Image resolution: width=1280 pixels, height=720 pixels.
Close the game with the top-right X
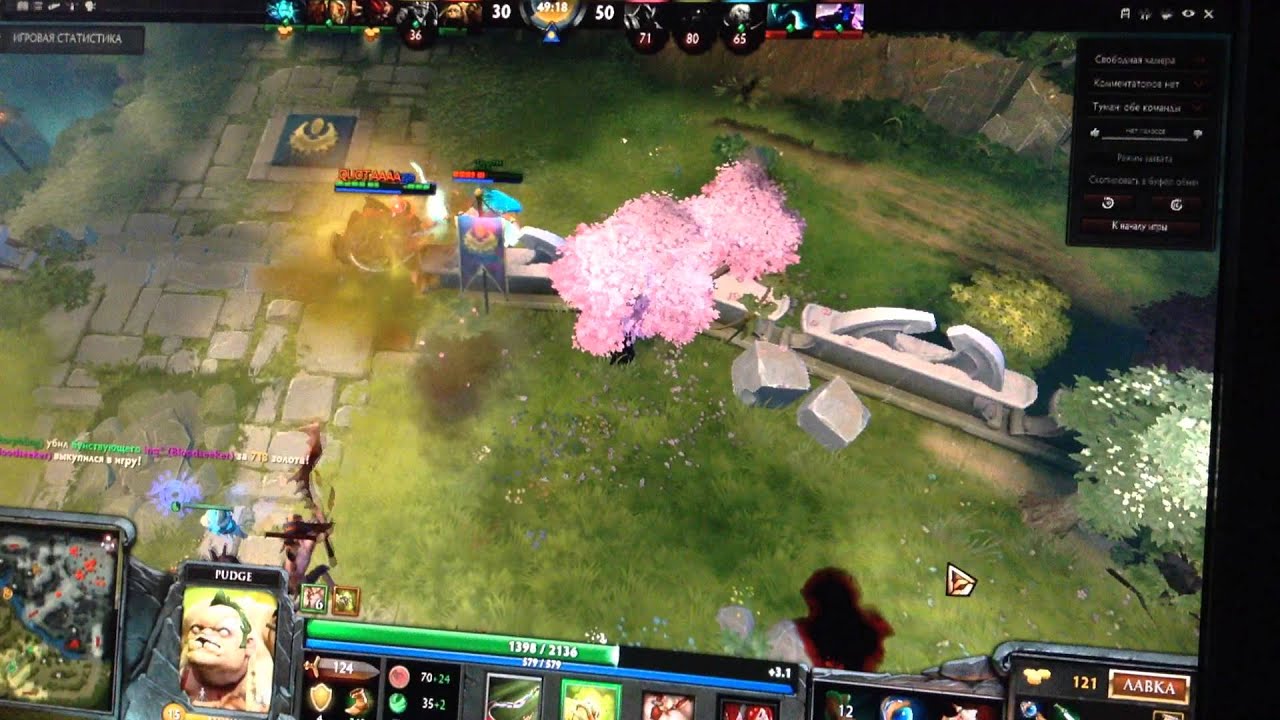coord(1208,14)
